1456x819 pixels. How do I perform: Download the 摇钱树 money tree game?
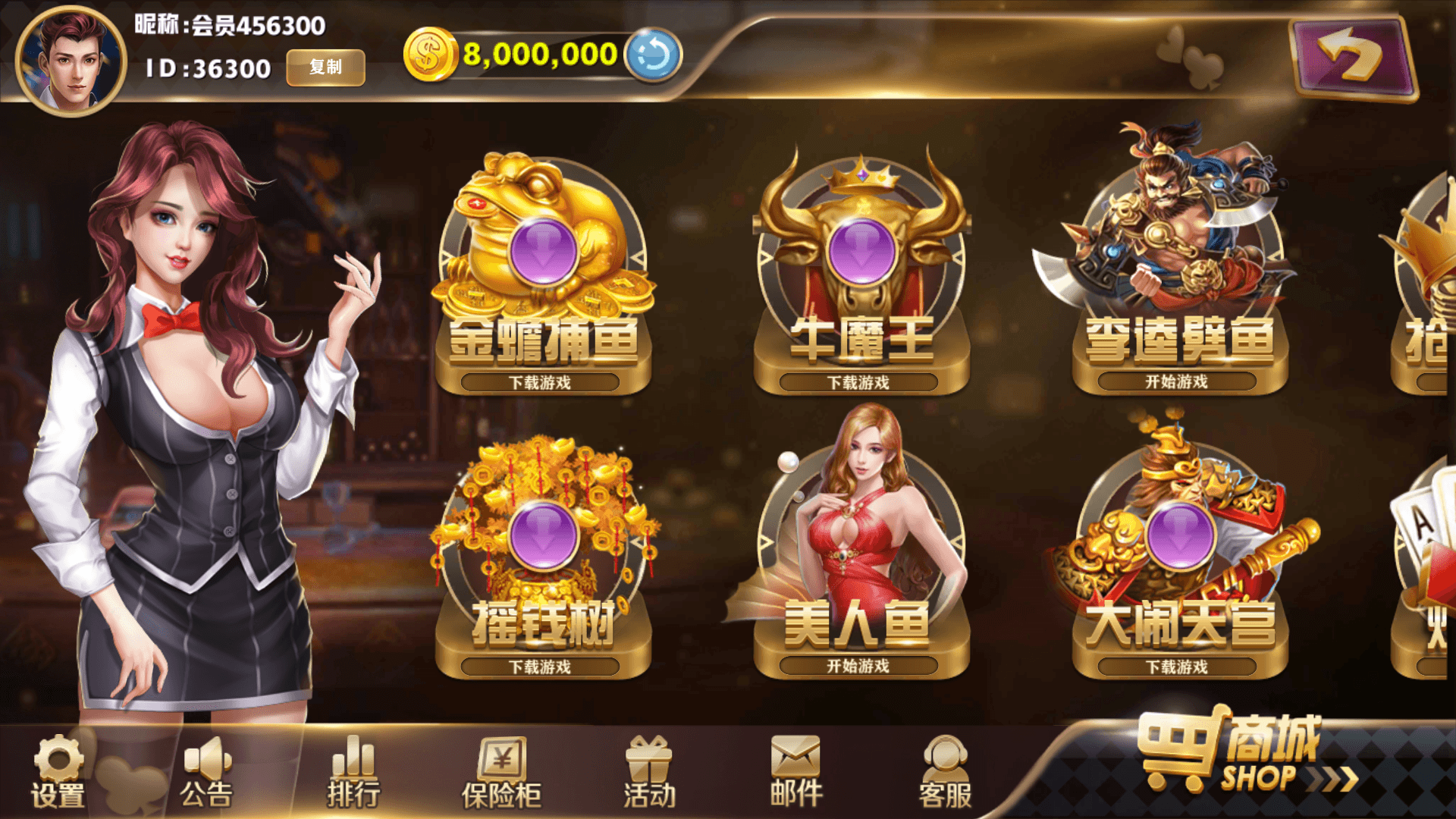point(540,667)
